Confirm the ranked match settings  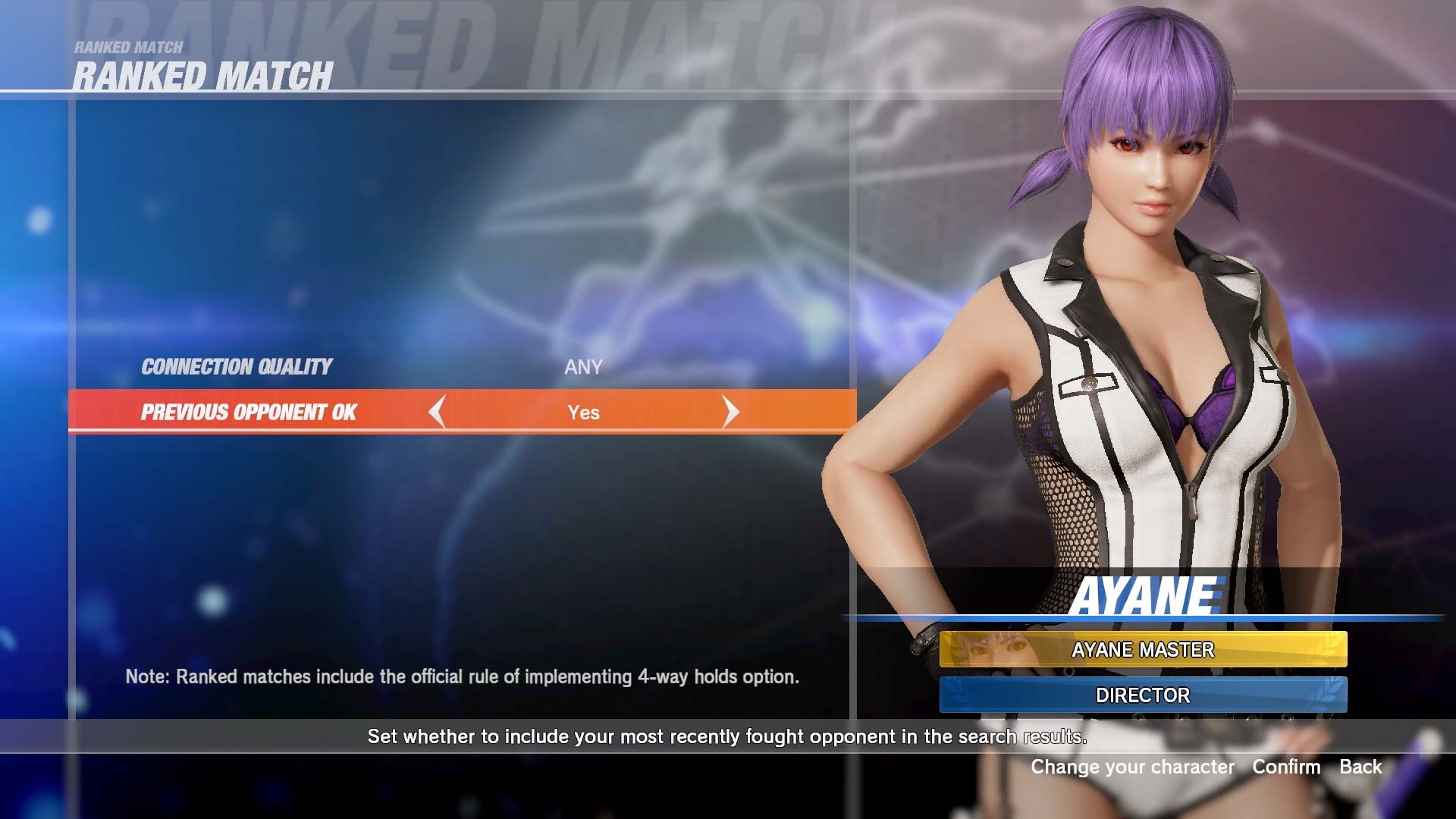1286,767
